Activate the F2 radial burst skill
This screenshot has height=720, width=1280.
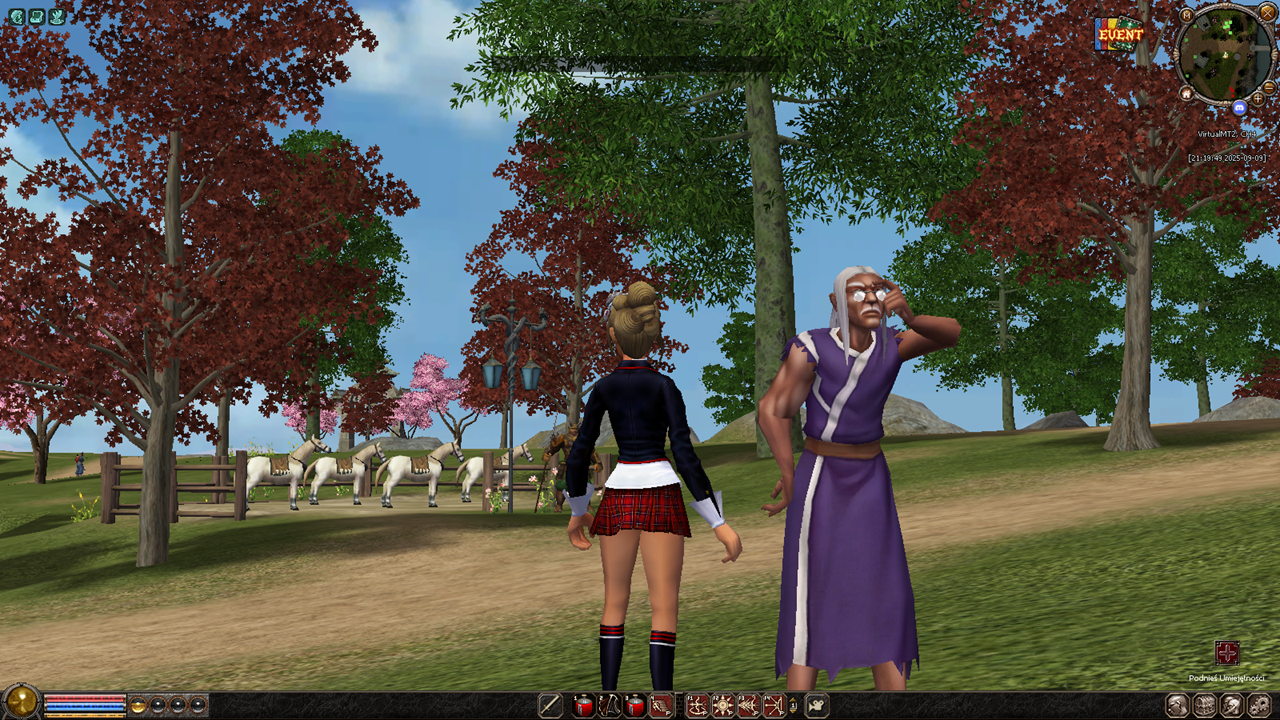tap(722, 706)
